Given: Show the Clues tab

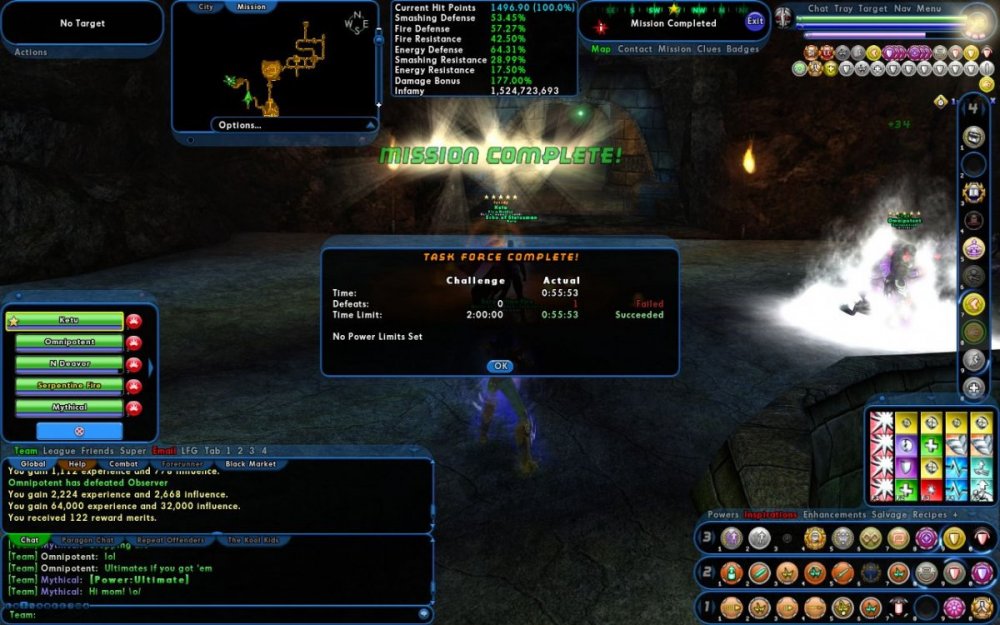Looking at the screenshot, I should tap(708, 49).
